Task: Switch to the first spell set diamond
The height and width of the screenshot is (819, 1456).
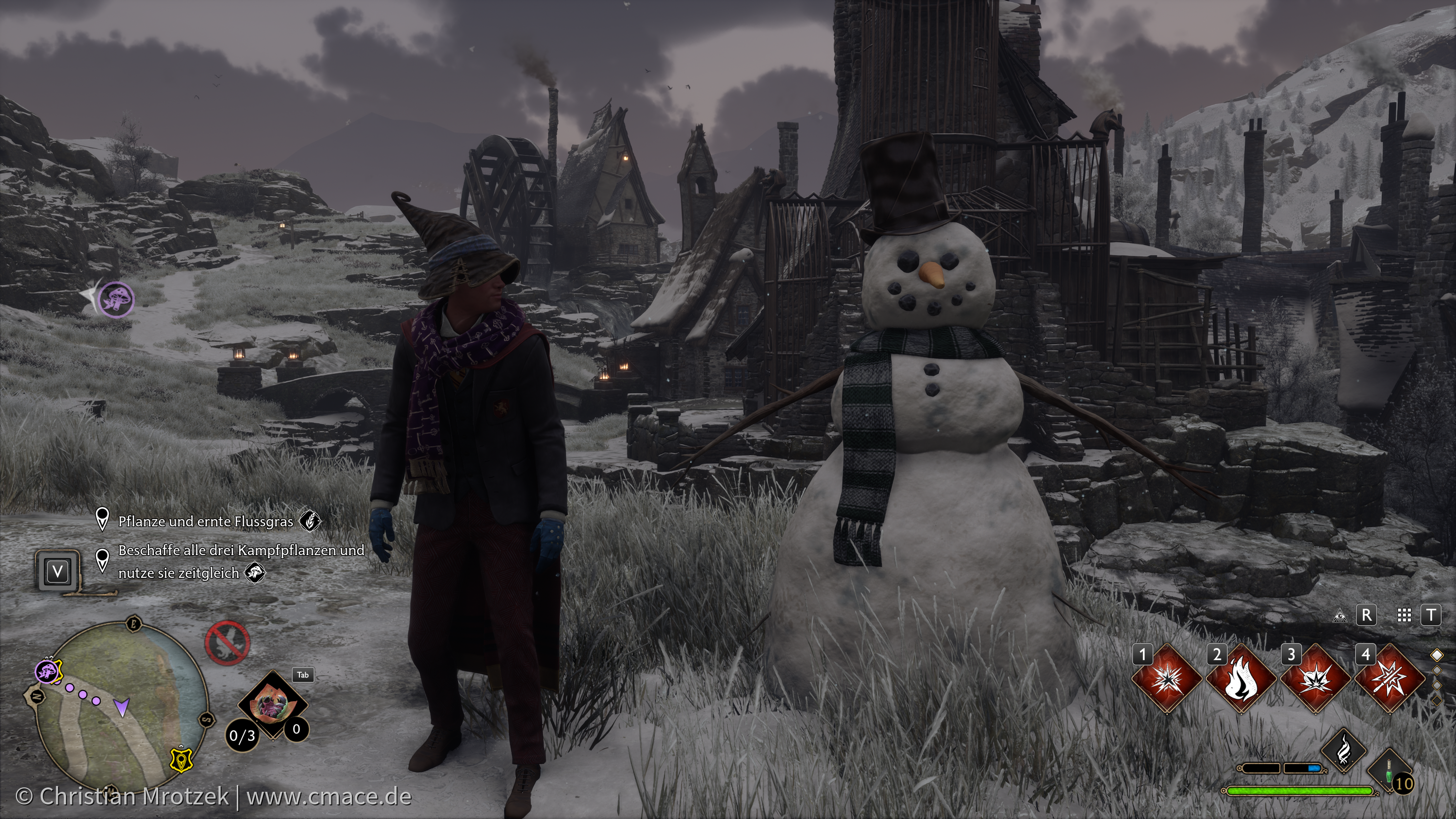Action: click(1437, 655)
